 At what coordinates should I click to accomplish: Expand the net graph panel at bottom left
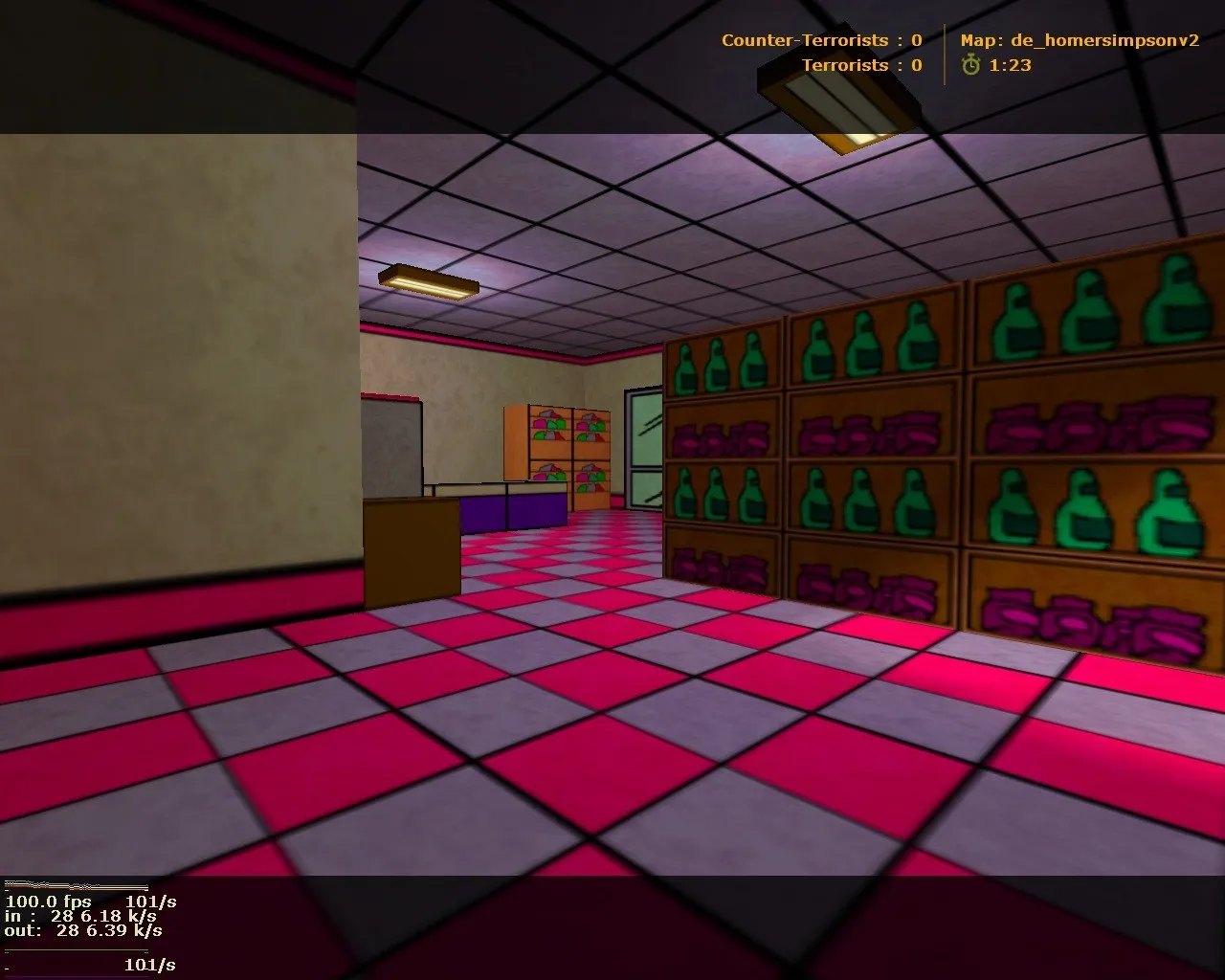click(81, 928)
